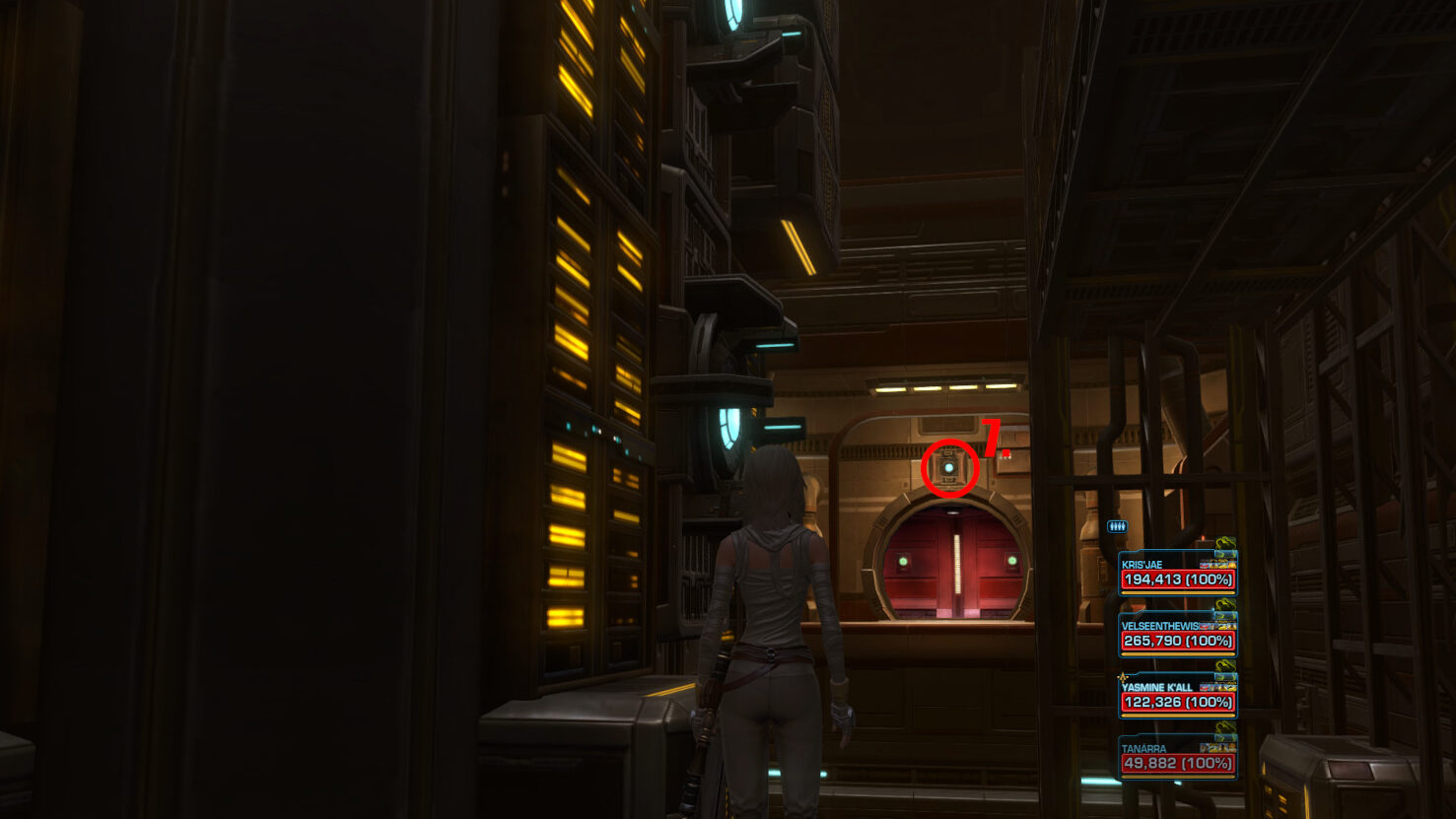Image resolution: width=1456 pixels, height=819 pixels.
Task: Open the group options icon above frames
Action: point(1116,527)
